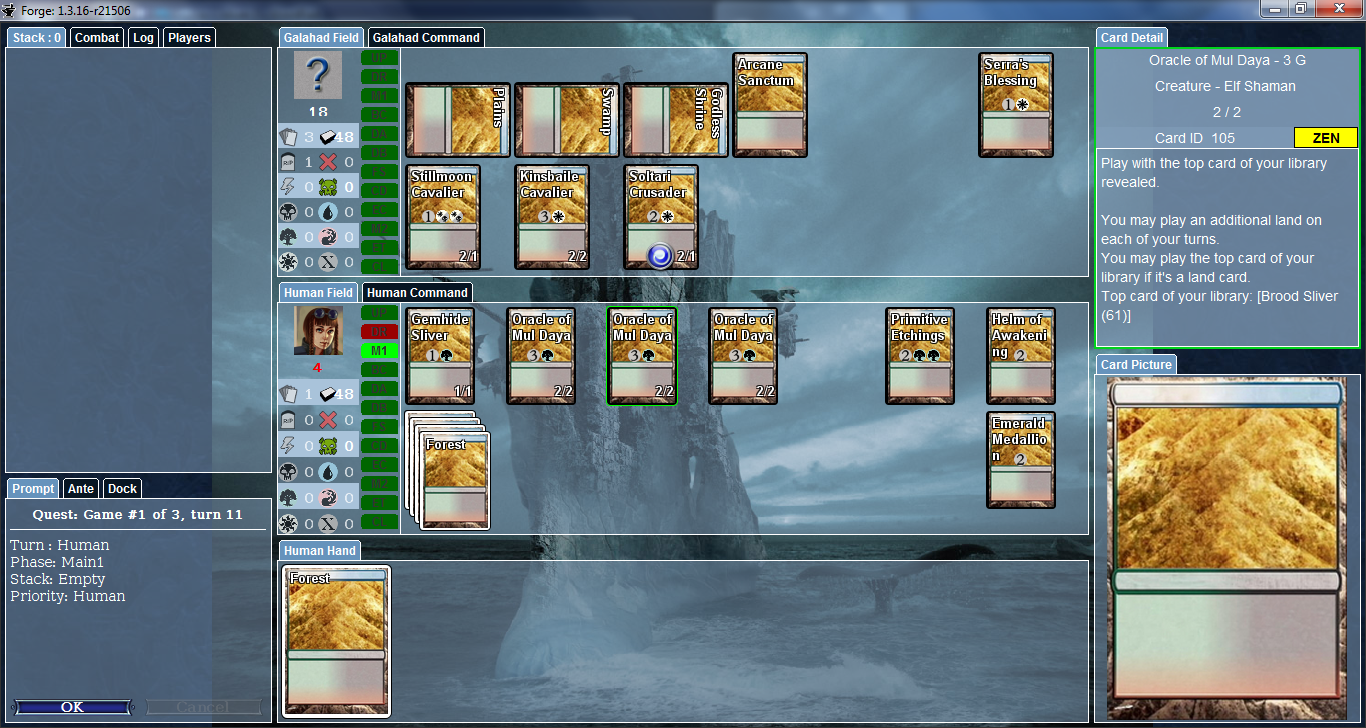This screenshot has height=728, width=1366.
Task: Show the Players tab
Action: [189, 38]
